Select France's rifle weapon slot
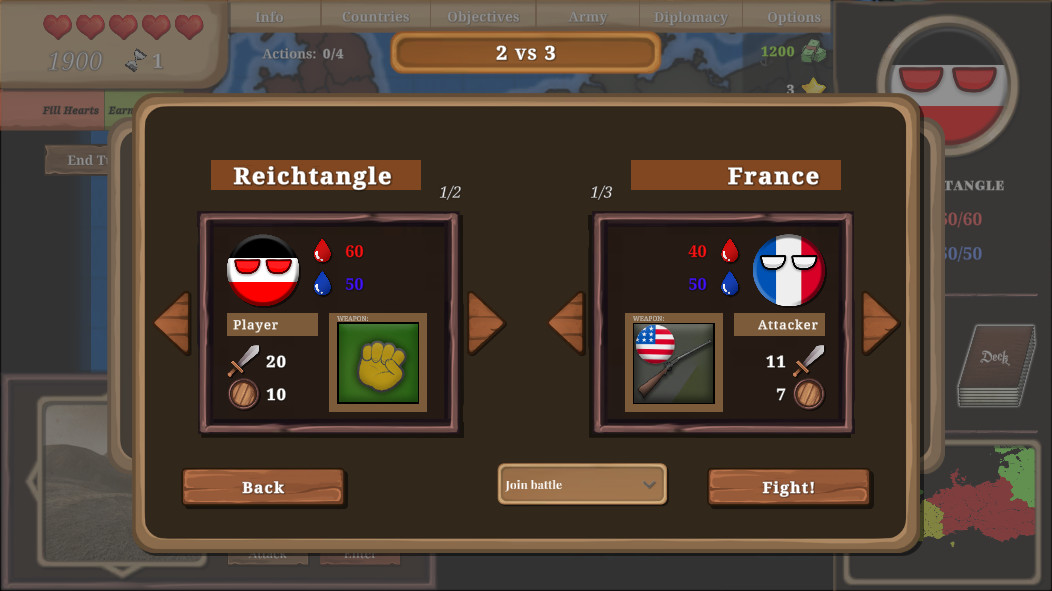The height and width of the screenshot is (591, 1052). [674, 363]
